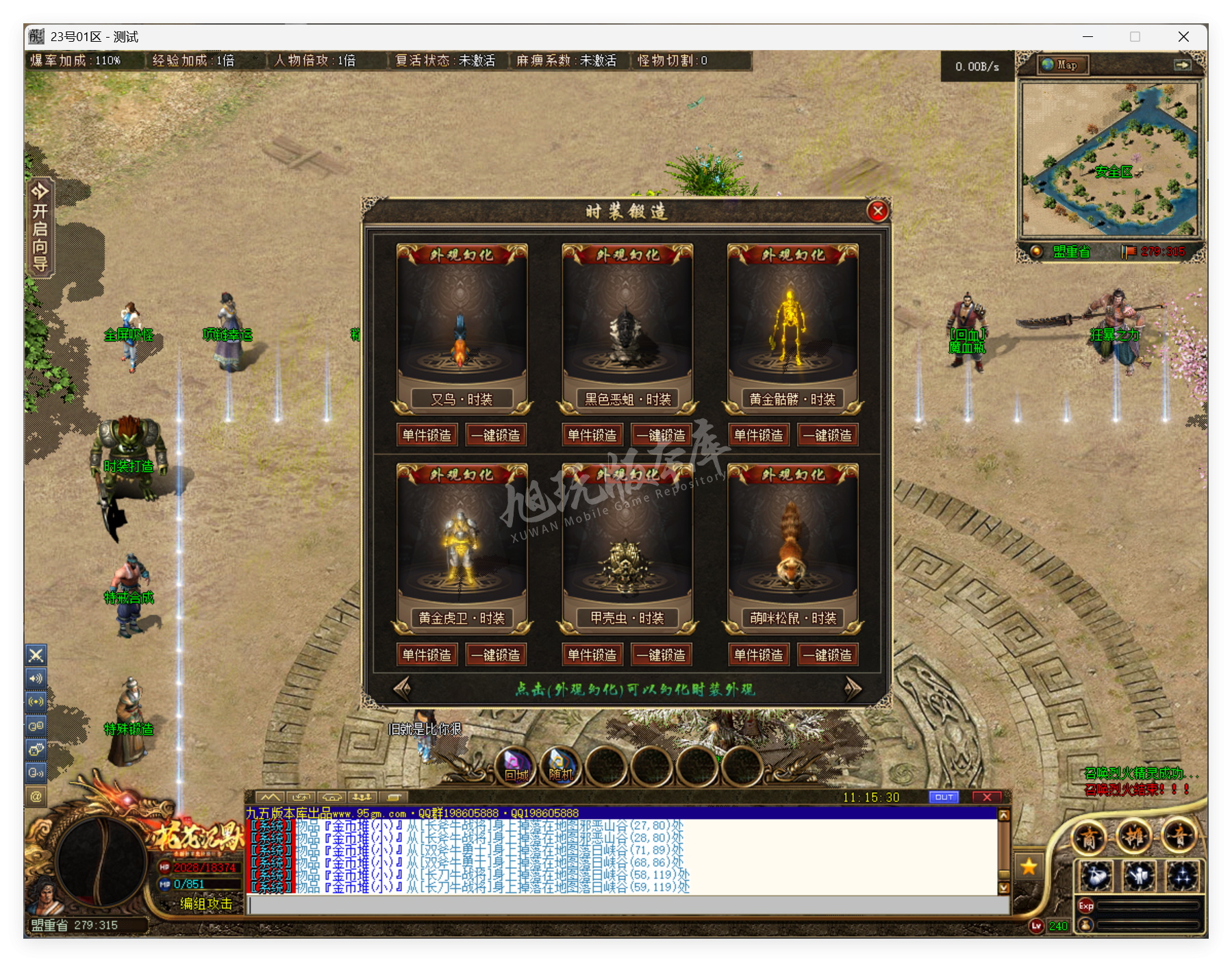The width and height of the screenshot is (1232, 962).
Task: Open the Map button above the minimap
Action: (x=1062, y=65)
